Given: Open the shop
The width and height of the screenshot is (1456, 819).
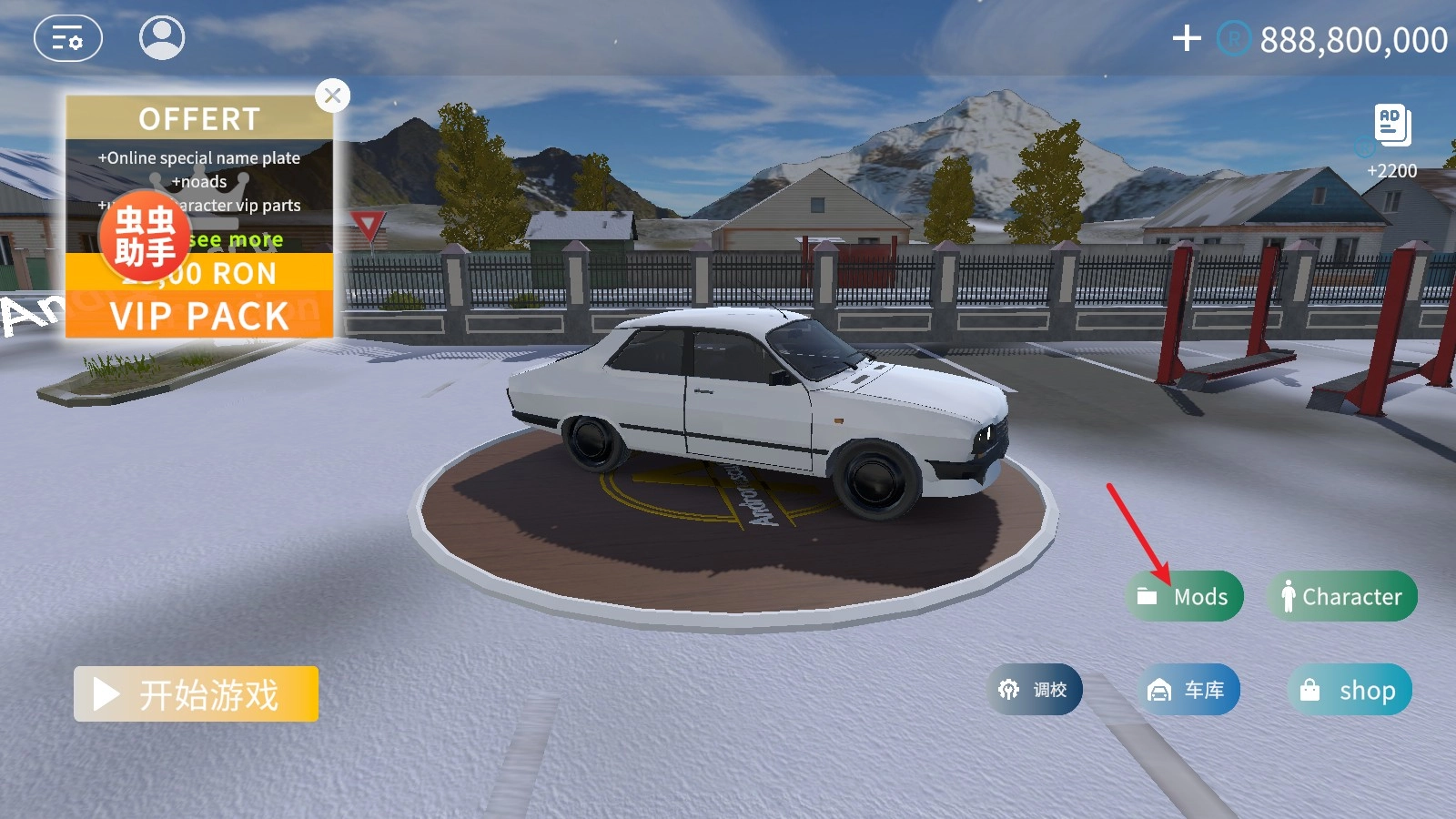Looking at the screenshot, I should pyautogui.click(x=1350, y=691).
